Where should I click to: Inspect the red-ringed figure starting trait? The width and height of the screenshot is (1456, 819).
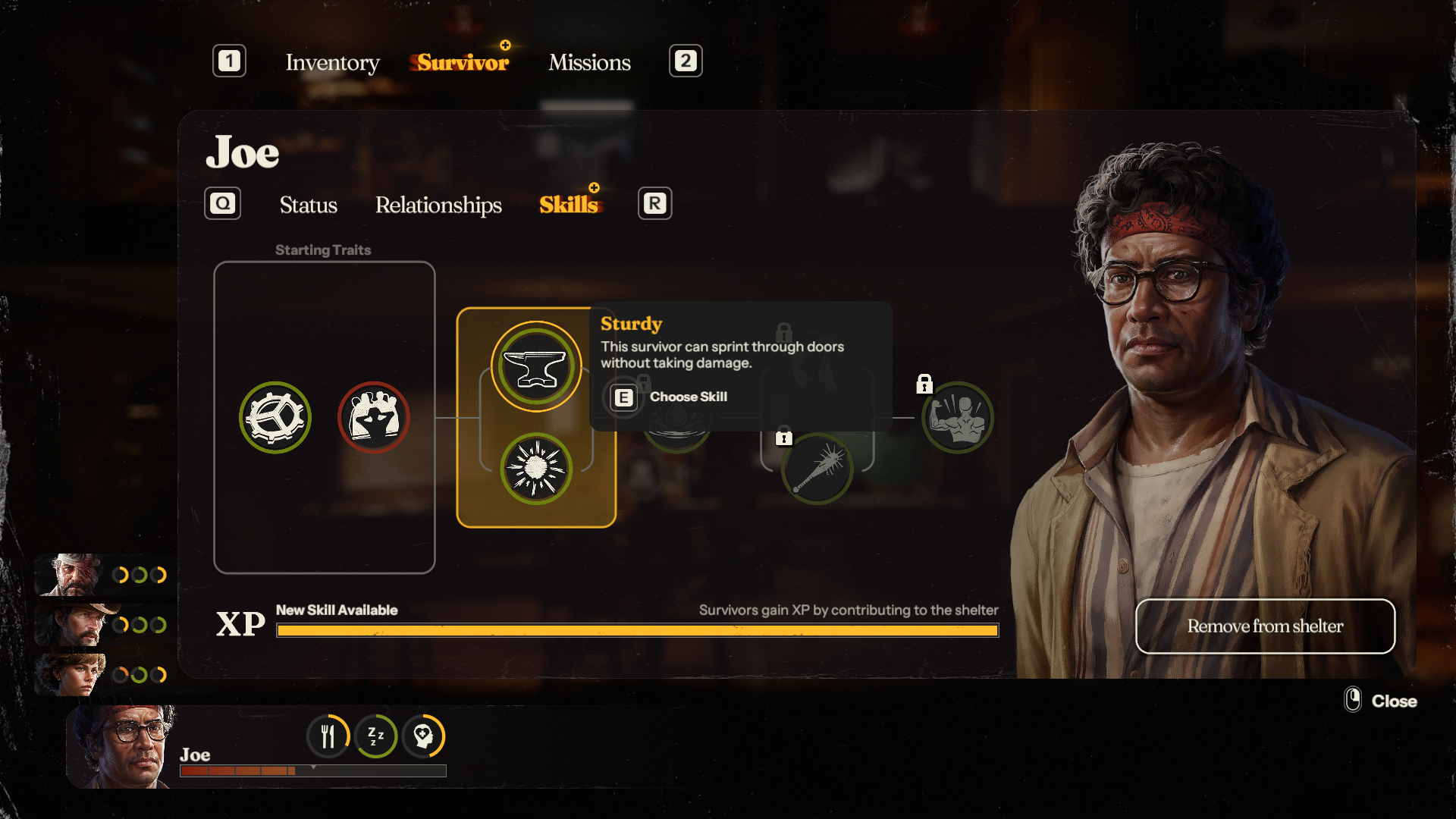pos(373,418)
